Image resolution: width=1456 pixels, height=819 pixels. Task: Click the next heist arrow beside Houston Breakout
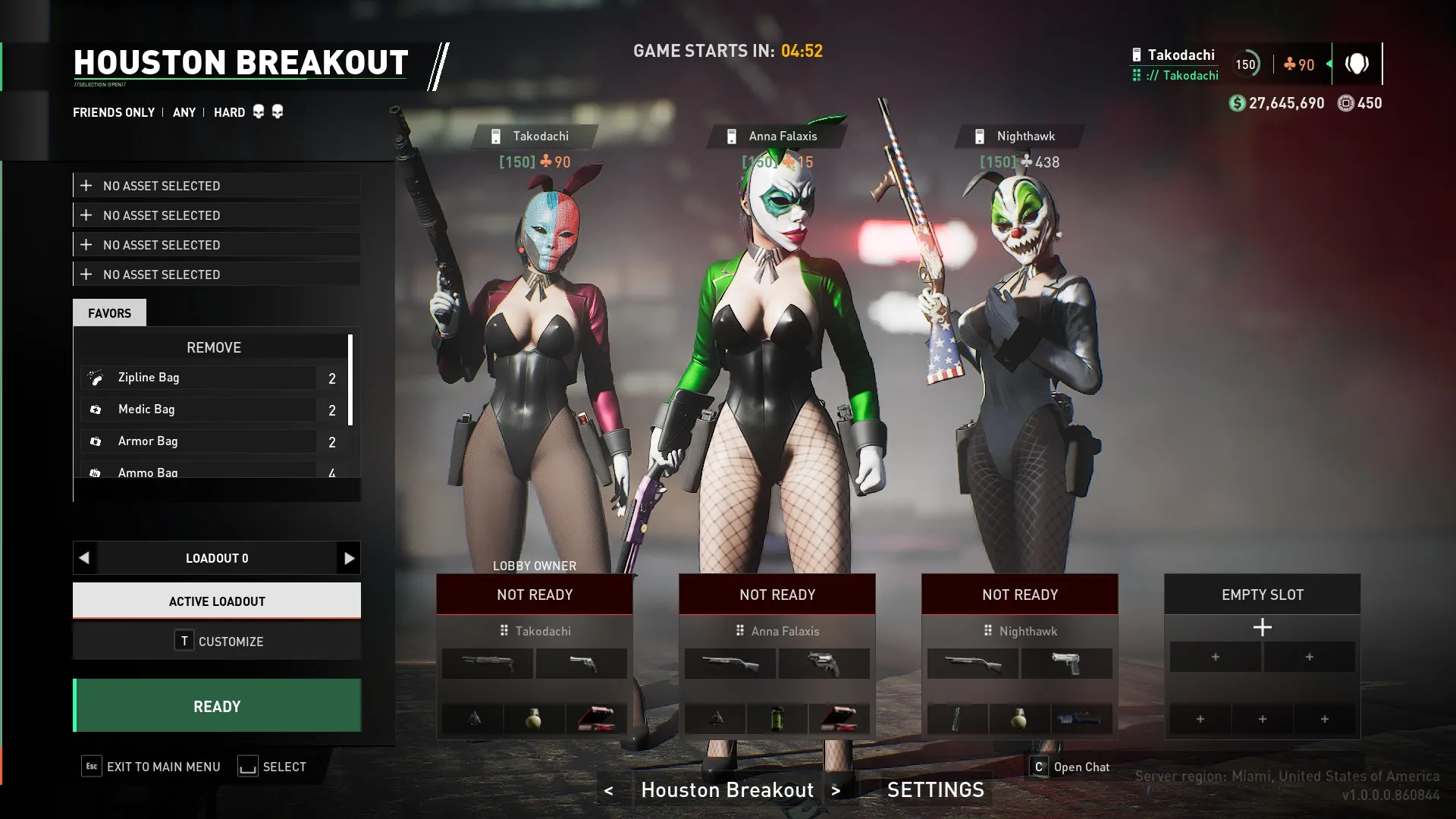coord(836,790)
